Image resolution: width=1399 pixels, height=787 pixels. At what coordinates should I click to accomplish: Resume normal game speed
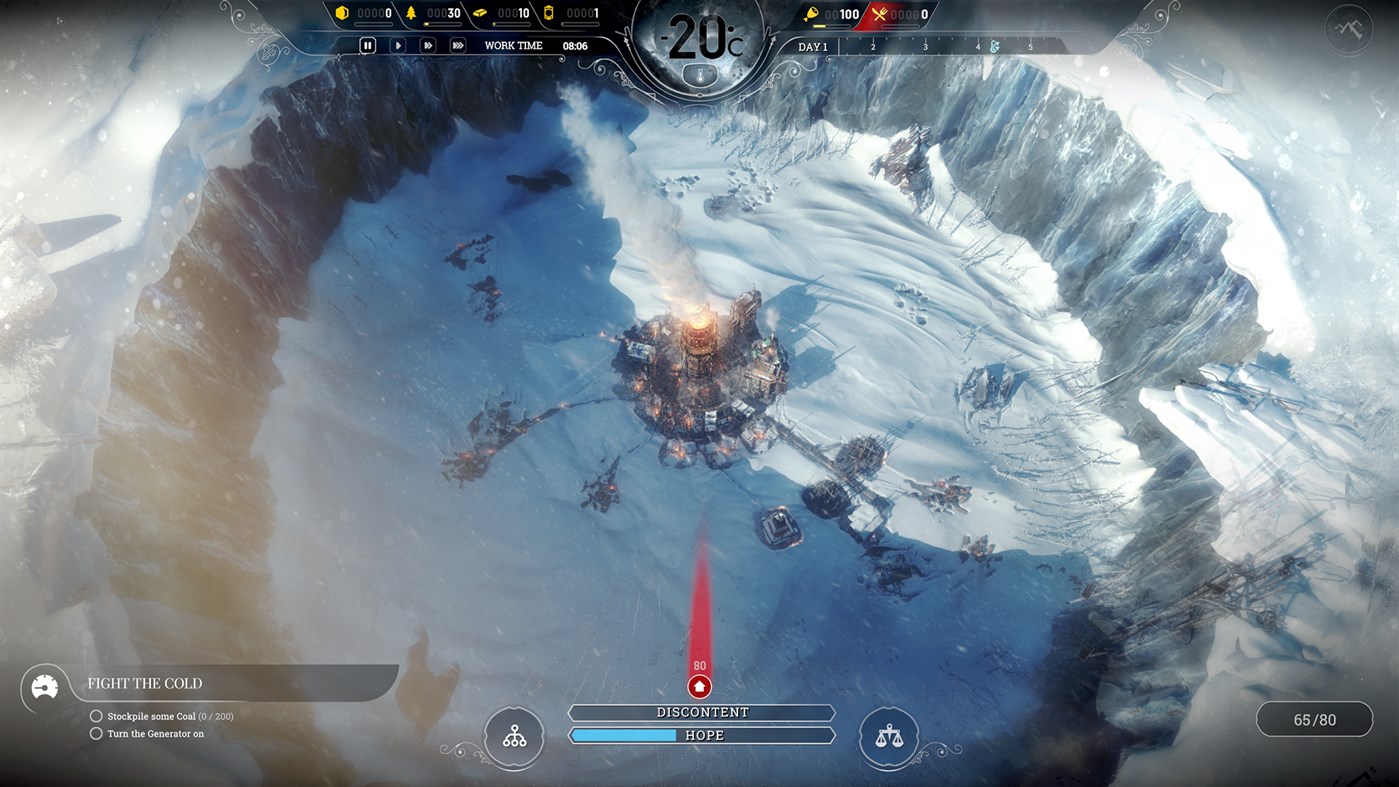click(398, 44)
